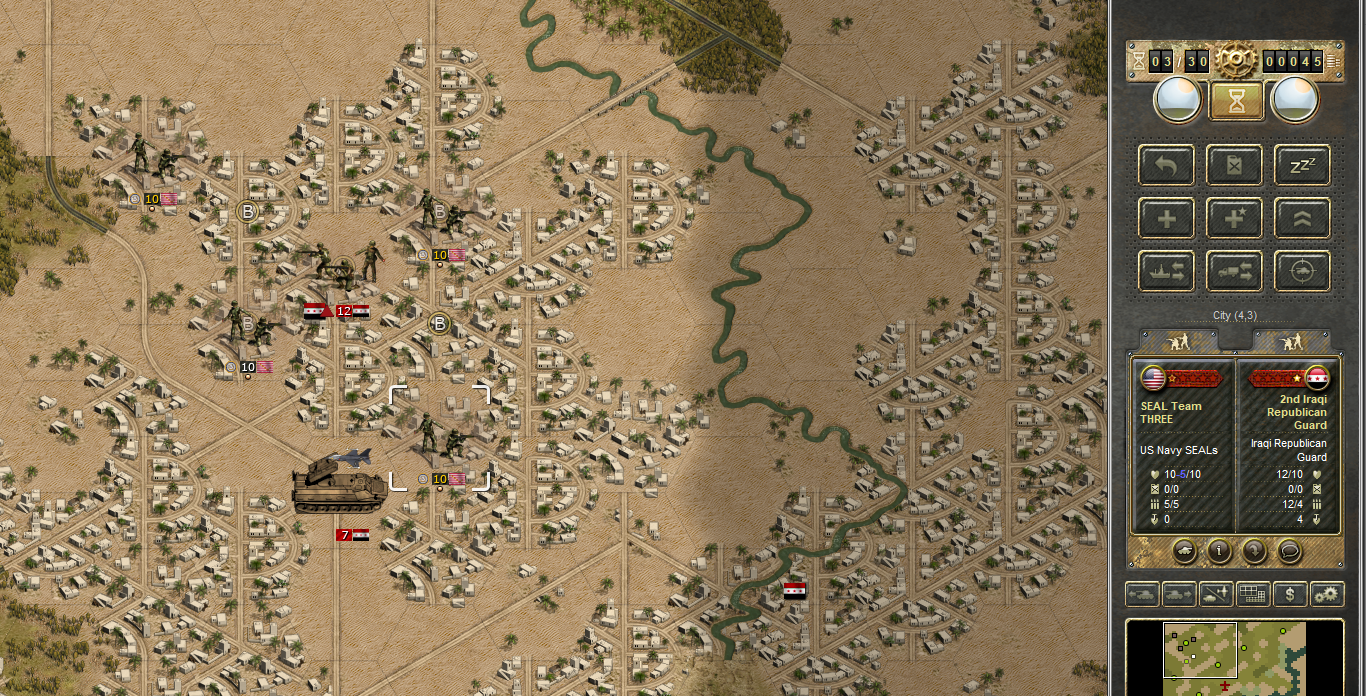
Task: Open the unit list grid button
Action: click(x=1253, y=594)
